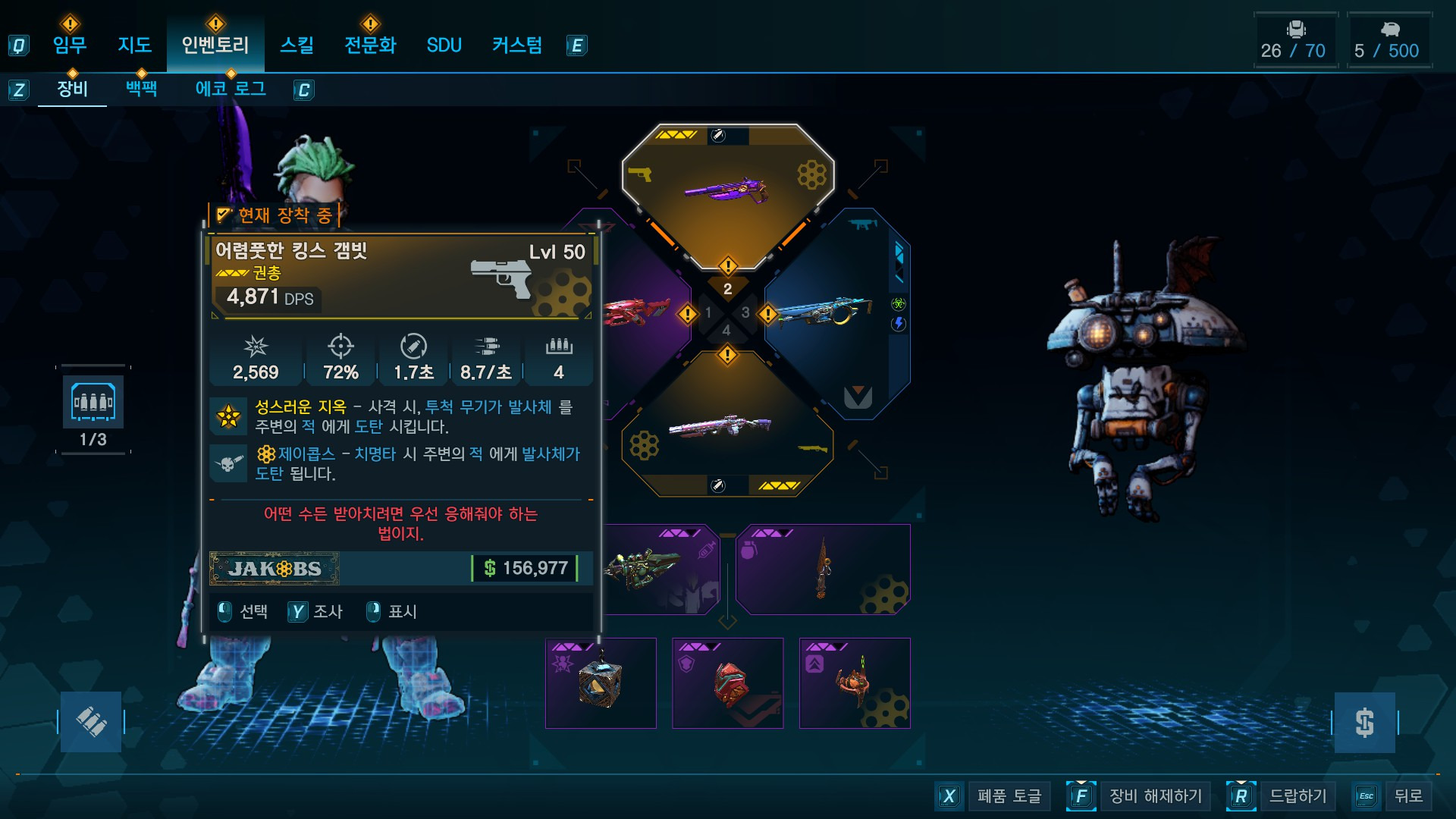
Task: Open the 스킬 skills tab
Action: (x=297, y=45)
